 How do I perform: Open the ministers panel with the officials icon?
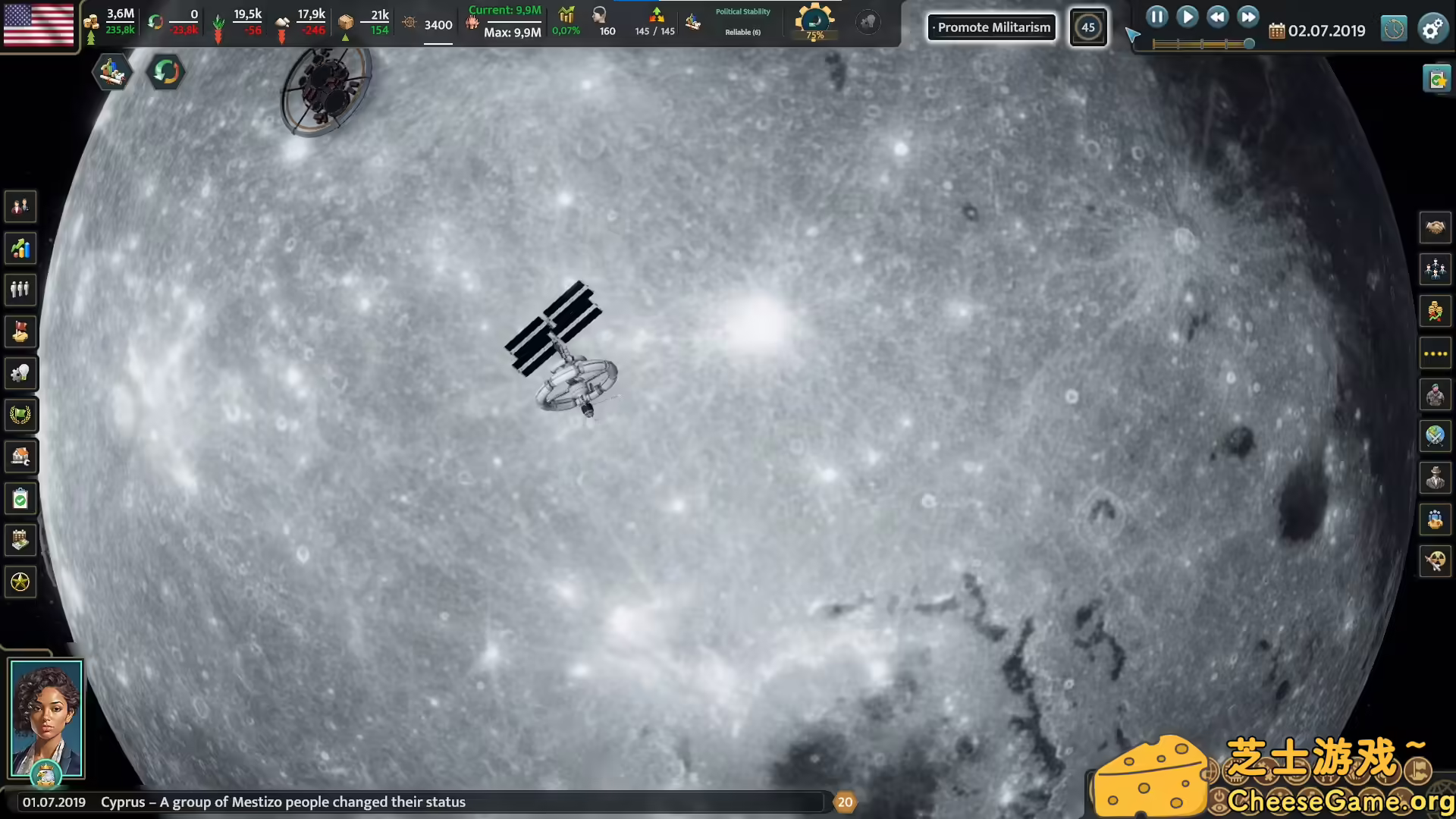[1435, 268]
